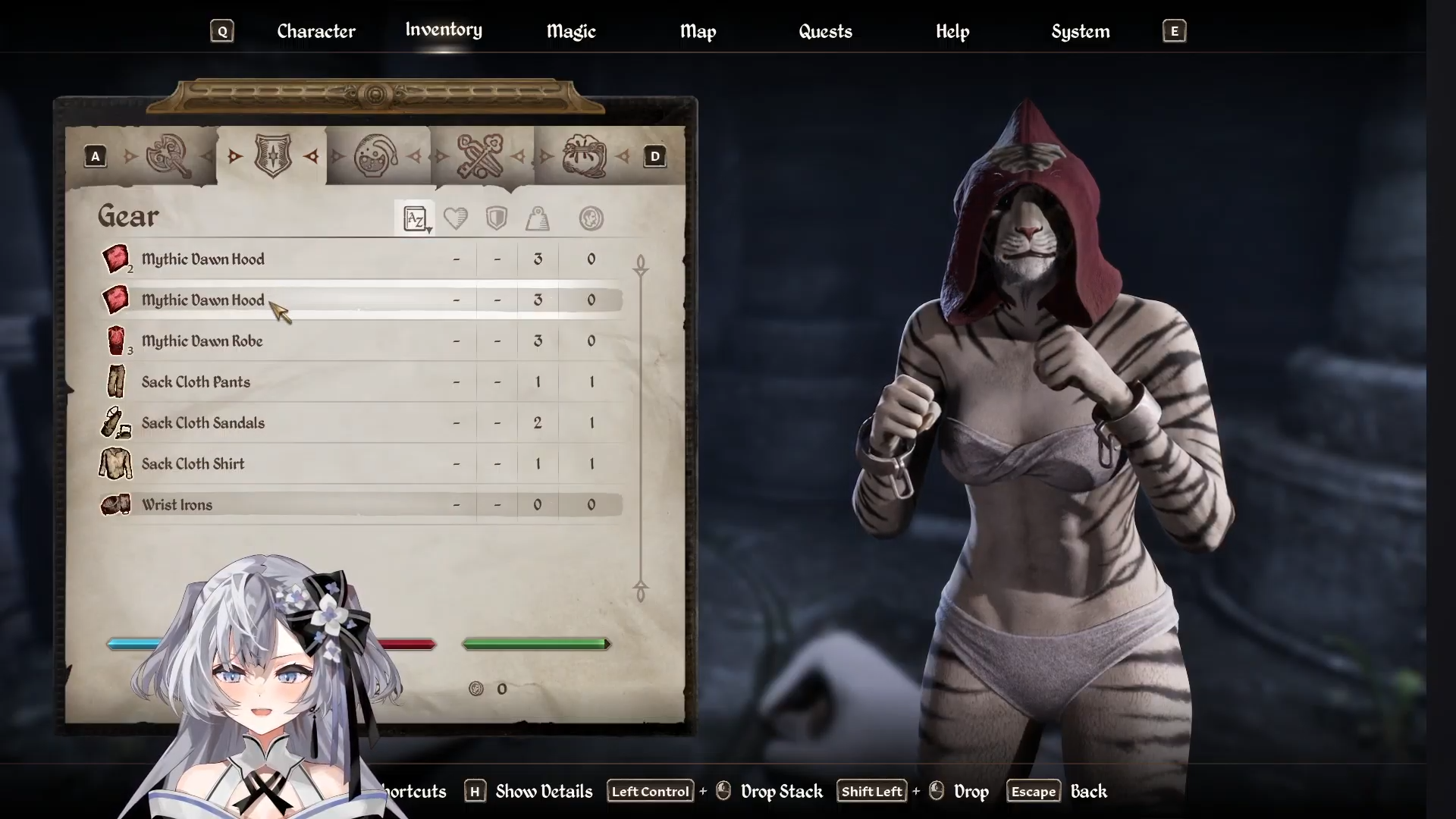Viewport: 1456px width, 819px height.
Task: Open the Map screen
Action: [x=698, y=31]
